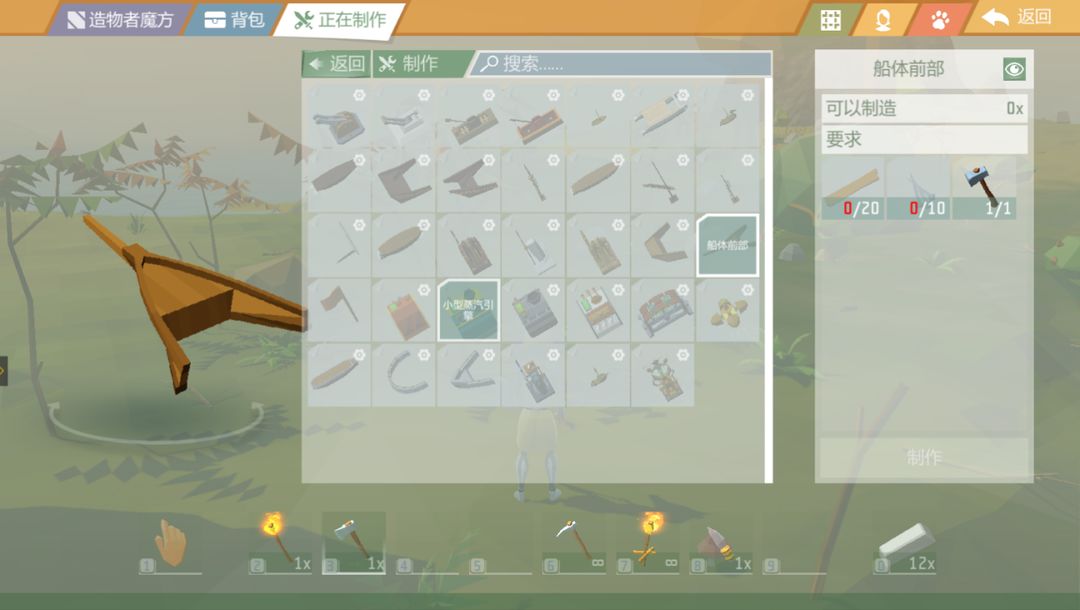1080x610 pixels.
Task: Select the 船体前部 recipe tile
Action: pyautogui.click(x=727, y=245)
